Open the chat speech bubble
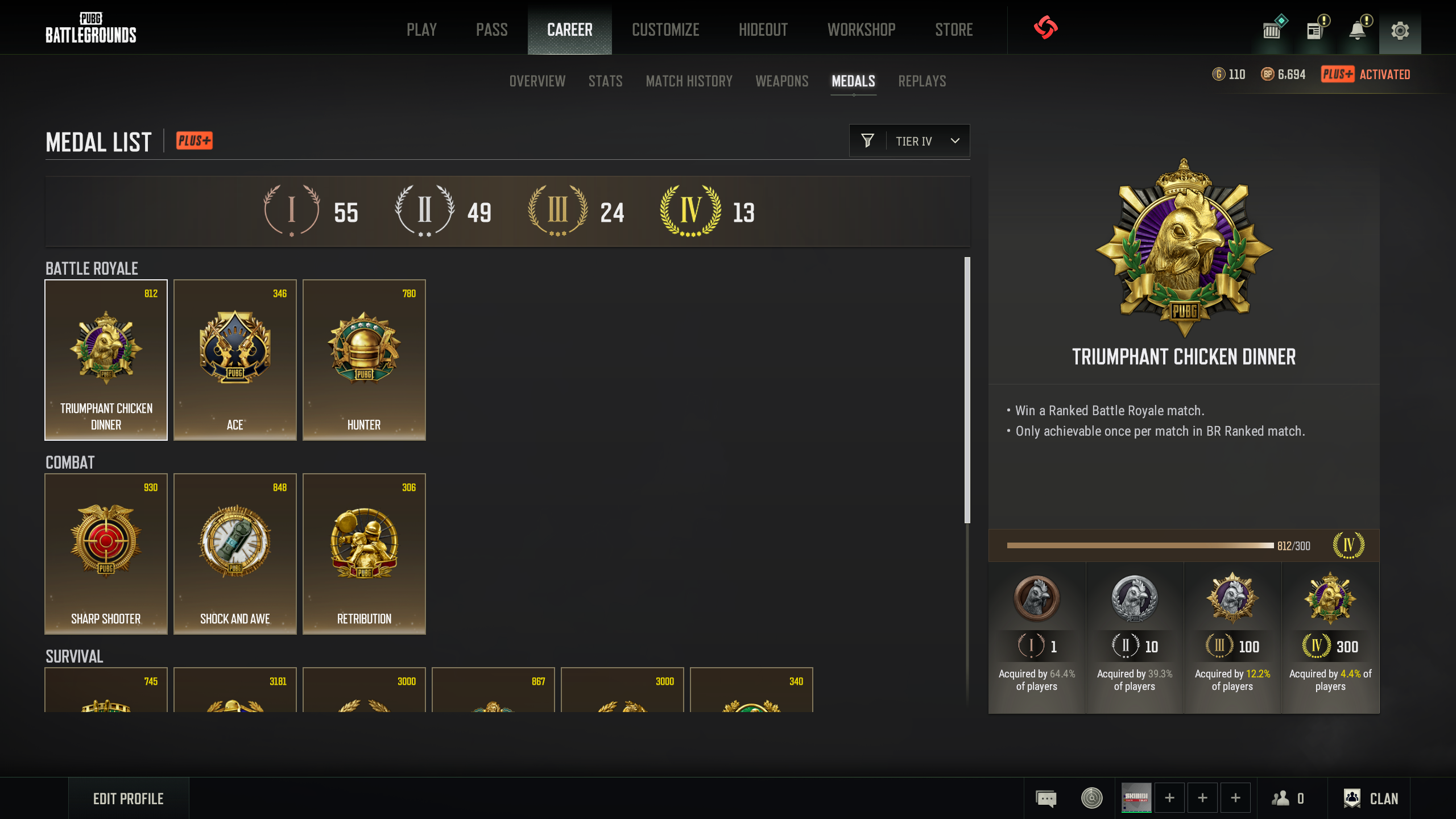 coord(1046,799)
